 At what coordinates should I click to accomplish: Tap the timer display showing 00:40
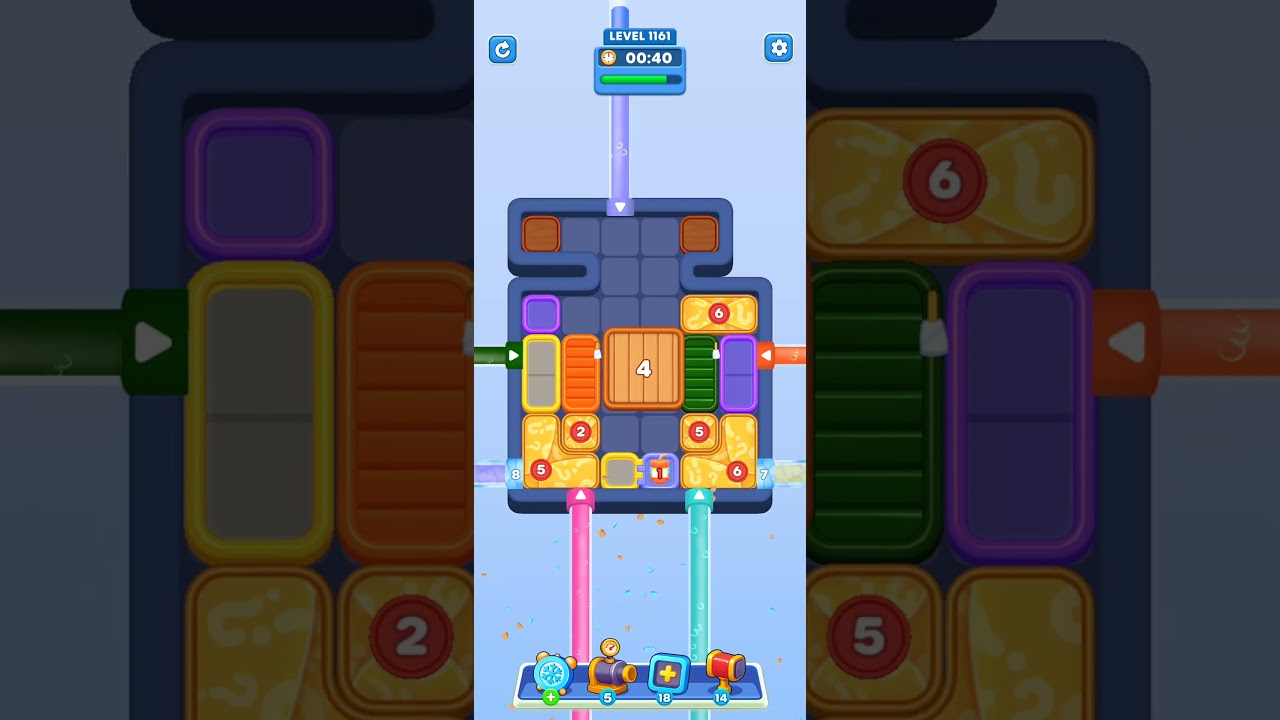coord(648,58)
